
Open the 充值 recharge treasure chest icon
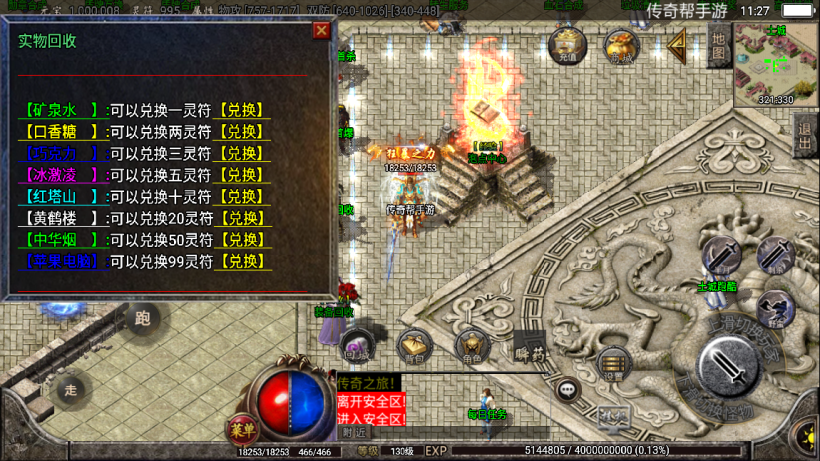click(x=568, y=45)
